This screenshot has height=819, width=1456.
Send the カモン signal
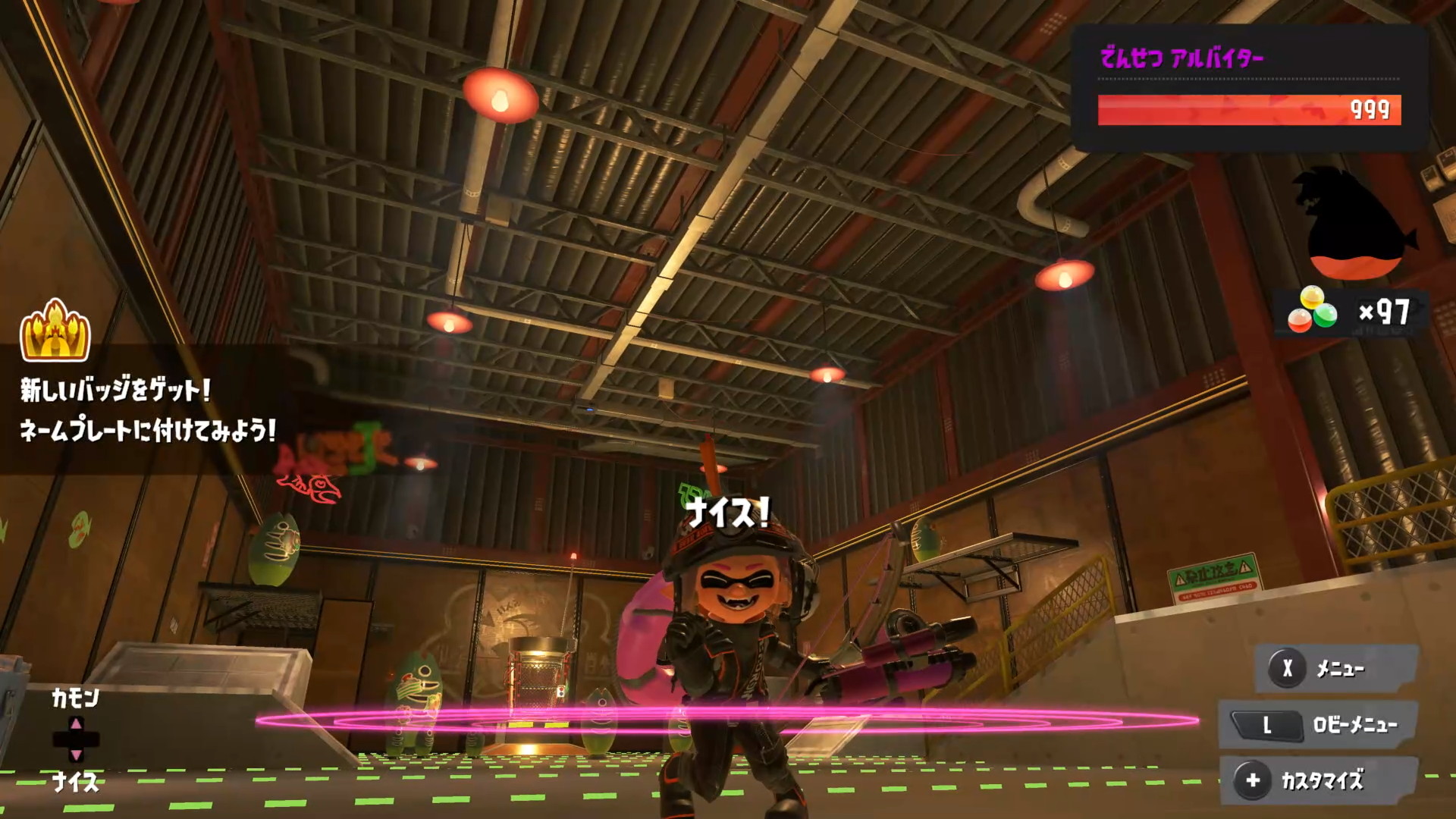[75, 698]
